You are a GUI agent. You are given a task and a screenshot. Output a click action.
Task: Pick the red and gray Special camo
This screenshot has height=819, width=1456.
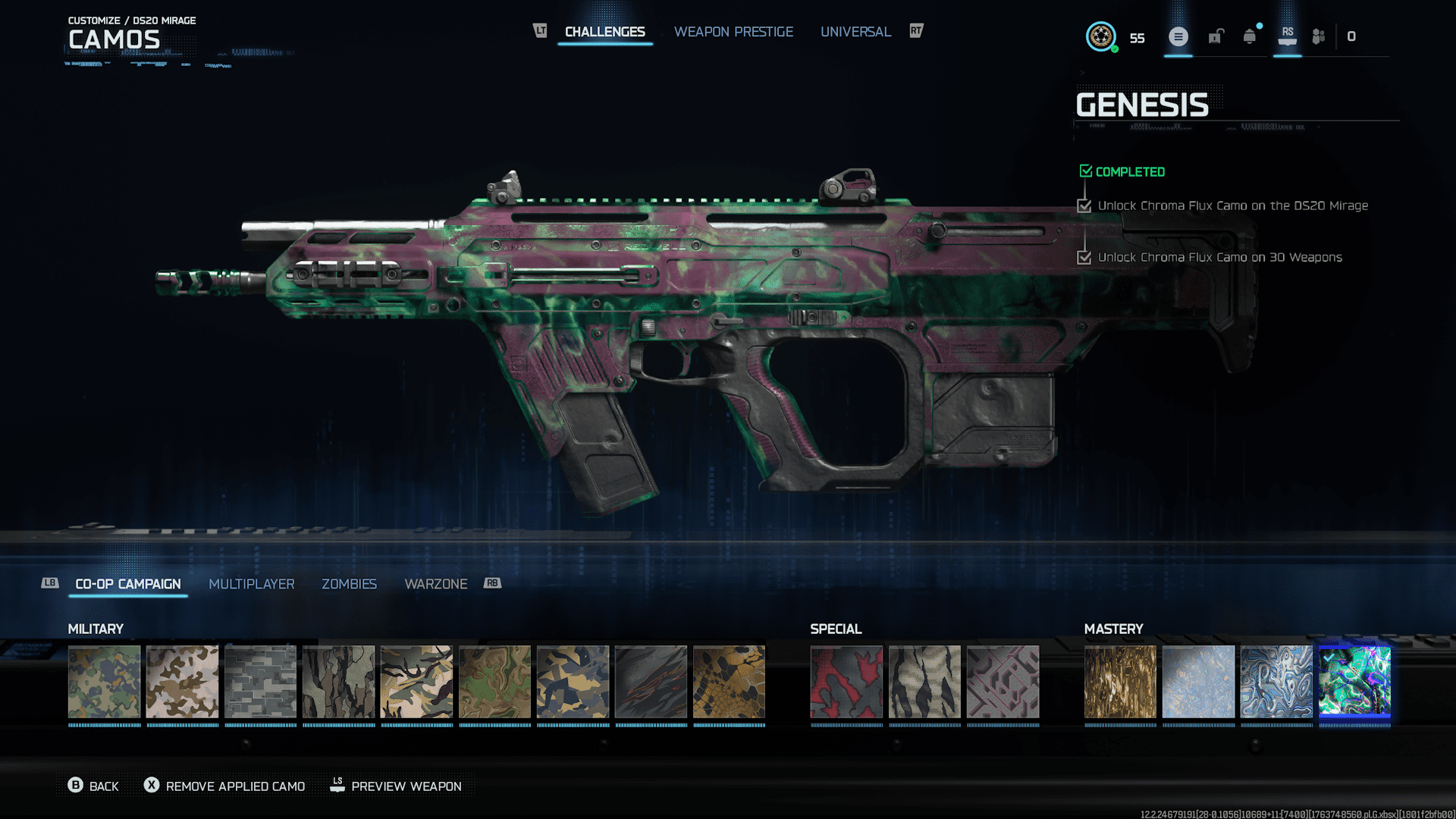pos(846,682)
